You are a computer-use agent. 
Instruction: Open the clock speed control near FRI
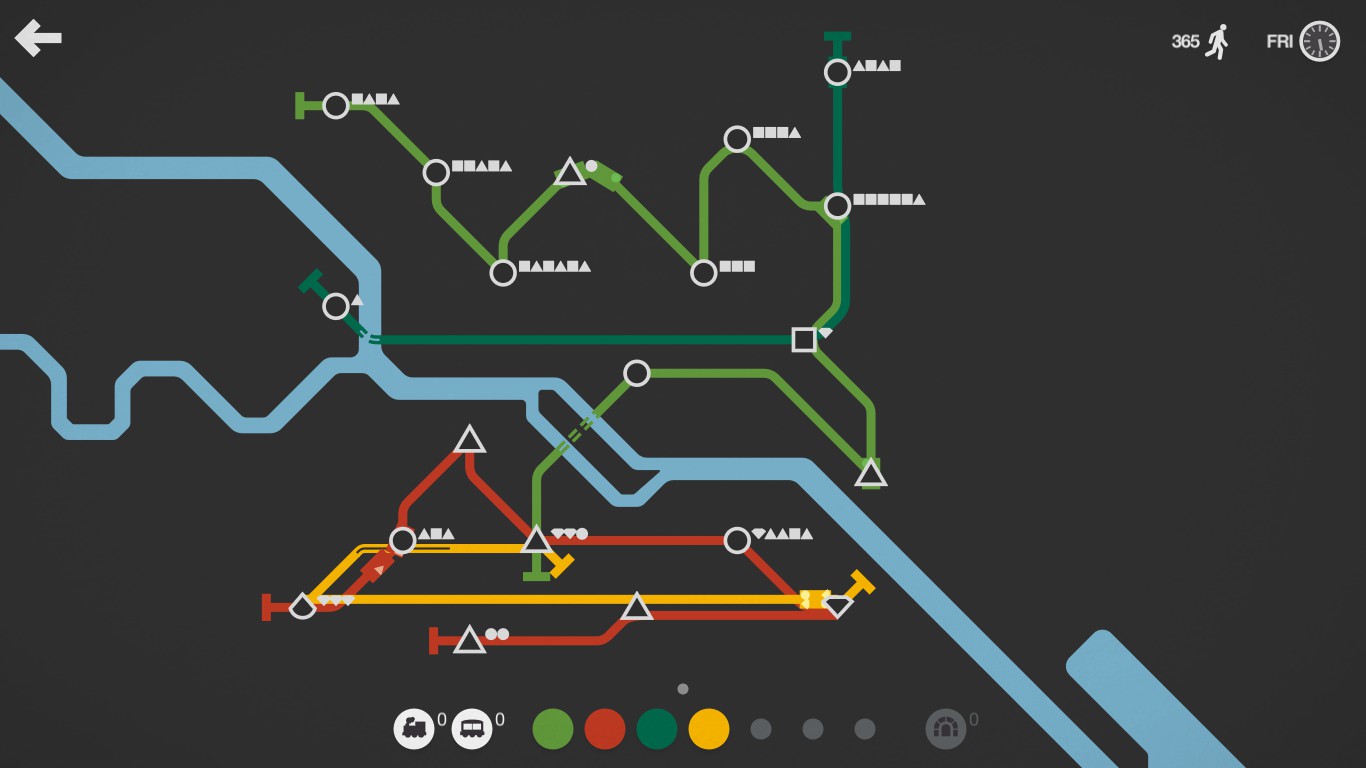(1318, 41)
